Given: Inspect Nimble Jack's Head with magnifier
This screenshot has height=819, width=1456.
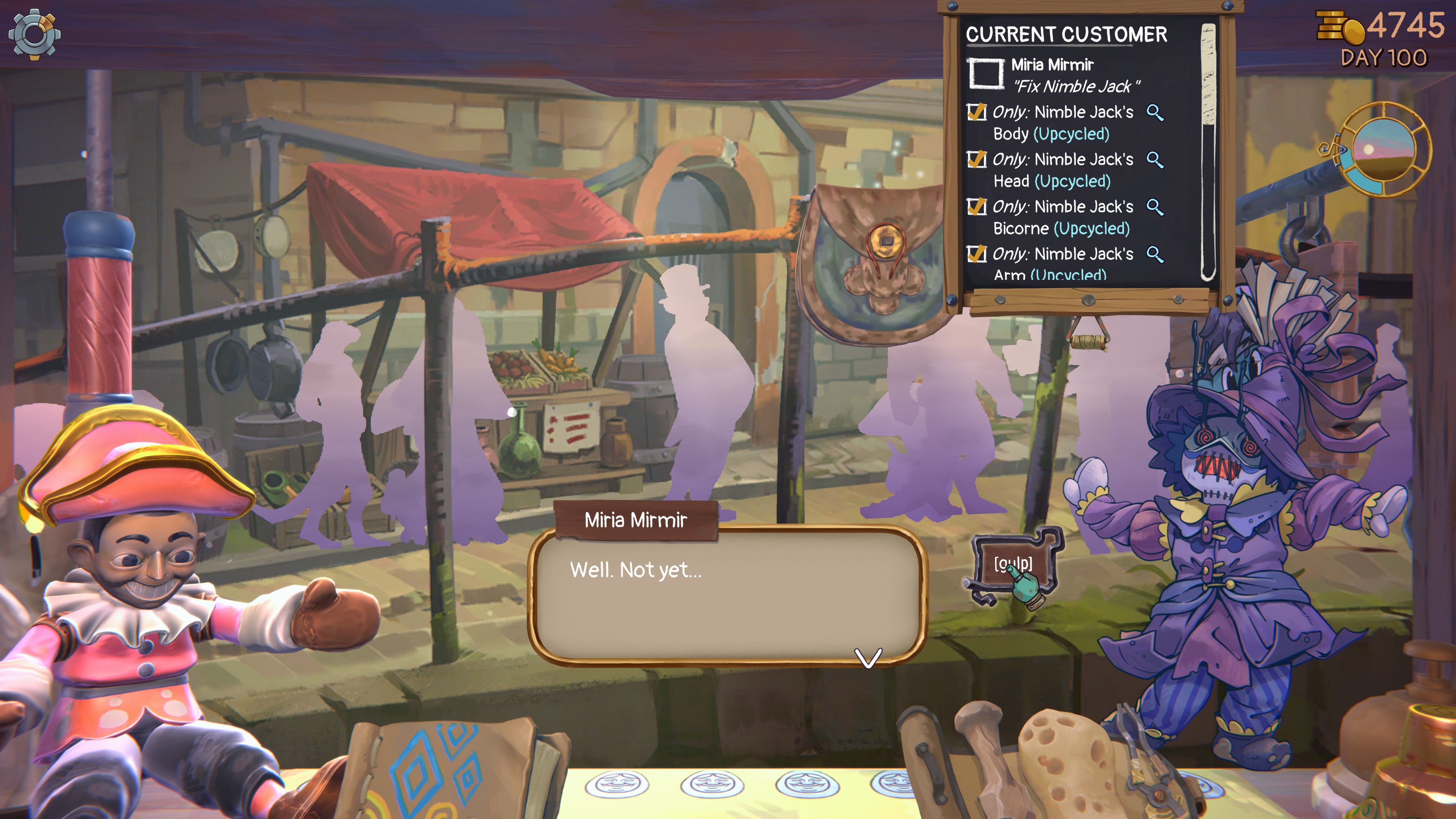Looking at the screenshot, I should 1154,160.
